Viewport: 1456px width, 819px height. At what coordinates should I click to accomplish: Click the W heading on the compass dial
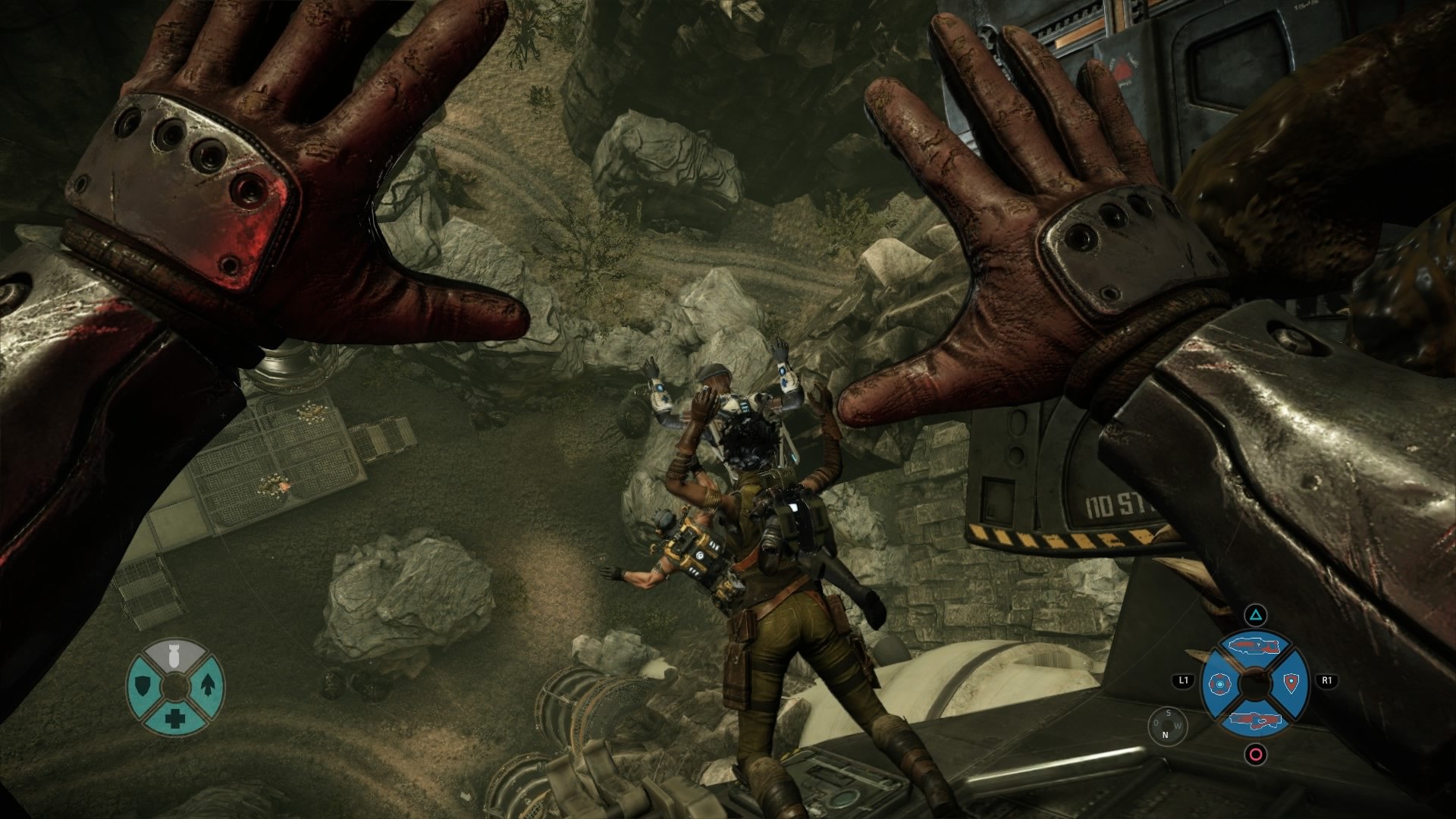(x=1178, y=725)
